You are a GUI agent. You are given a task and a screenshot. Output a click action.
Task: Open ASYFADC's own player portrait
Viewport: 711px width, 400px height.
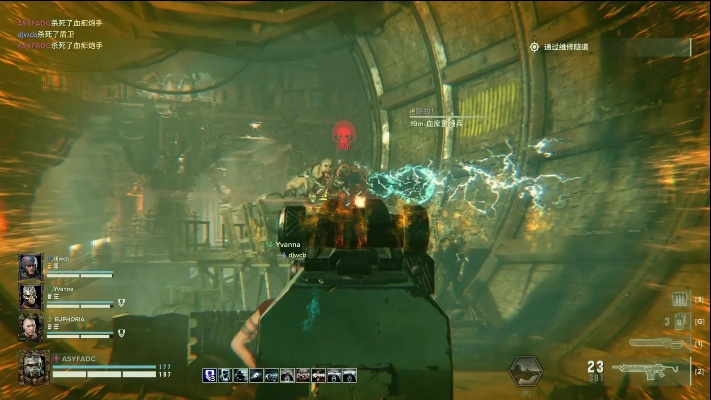[34, 366]
